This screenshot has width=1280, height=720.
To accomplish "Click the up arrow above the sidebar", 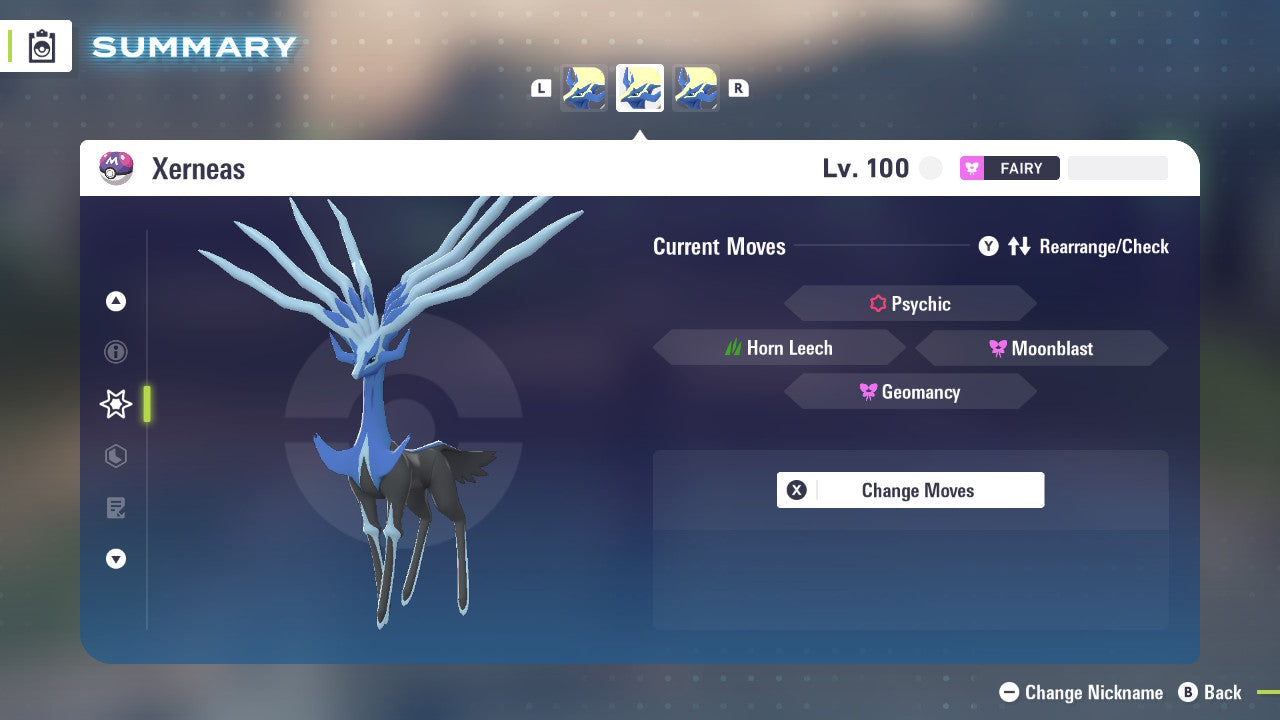I will (x=116, y=301).
